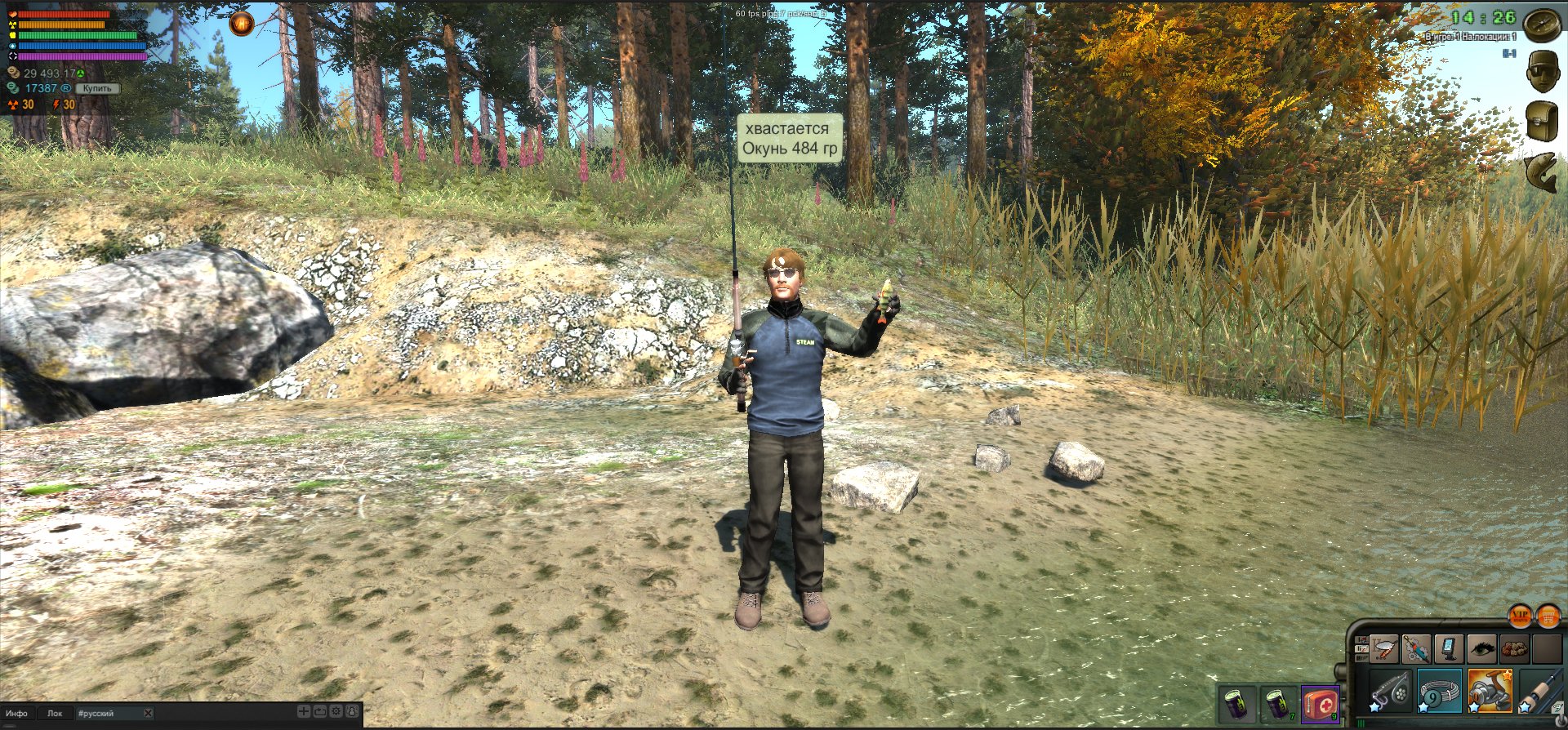Switch to the Лок chat tab
The height and width of the screenshot is (730, 1568).
coord(56,713)
